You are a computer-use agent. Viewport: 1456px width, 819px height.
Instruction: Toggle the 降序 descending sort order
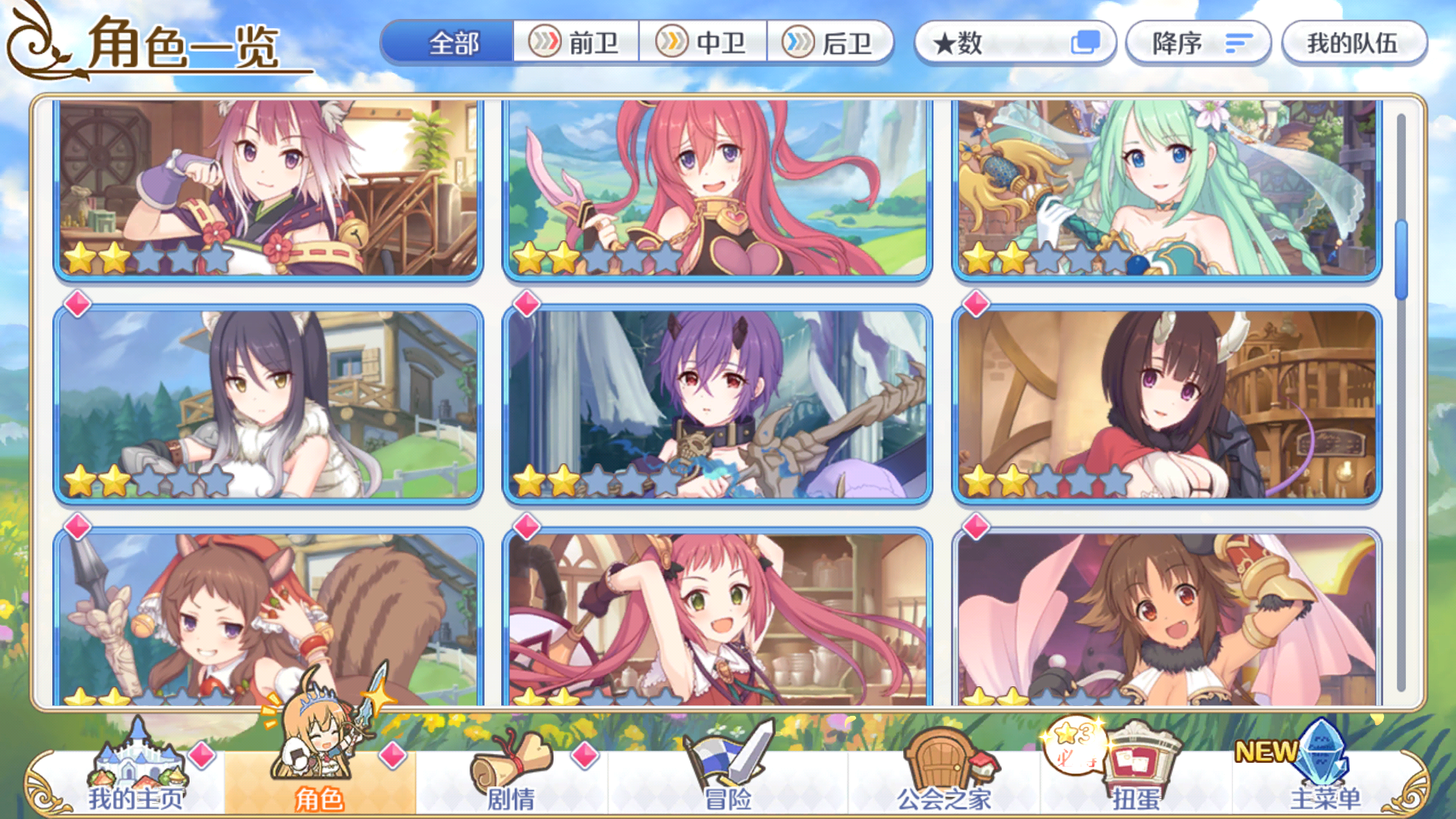point(1198,44)
